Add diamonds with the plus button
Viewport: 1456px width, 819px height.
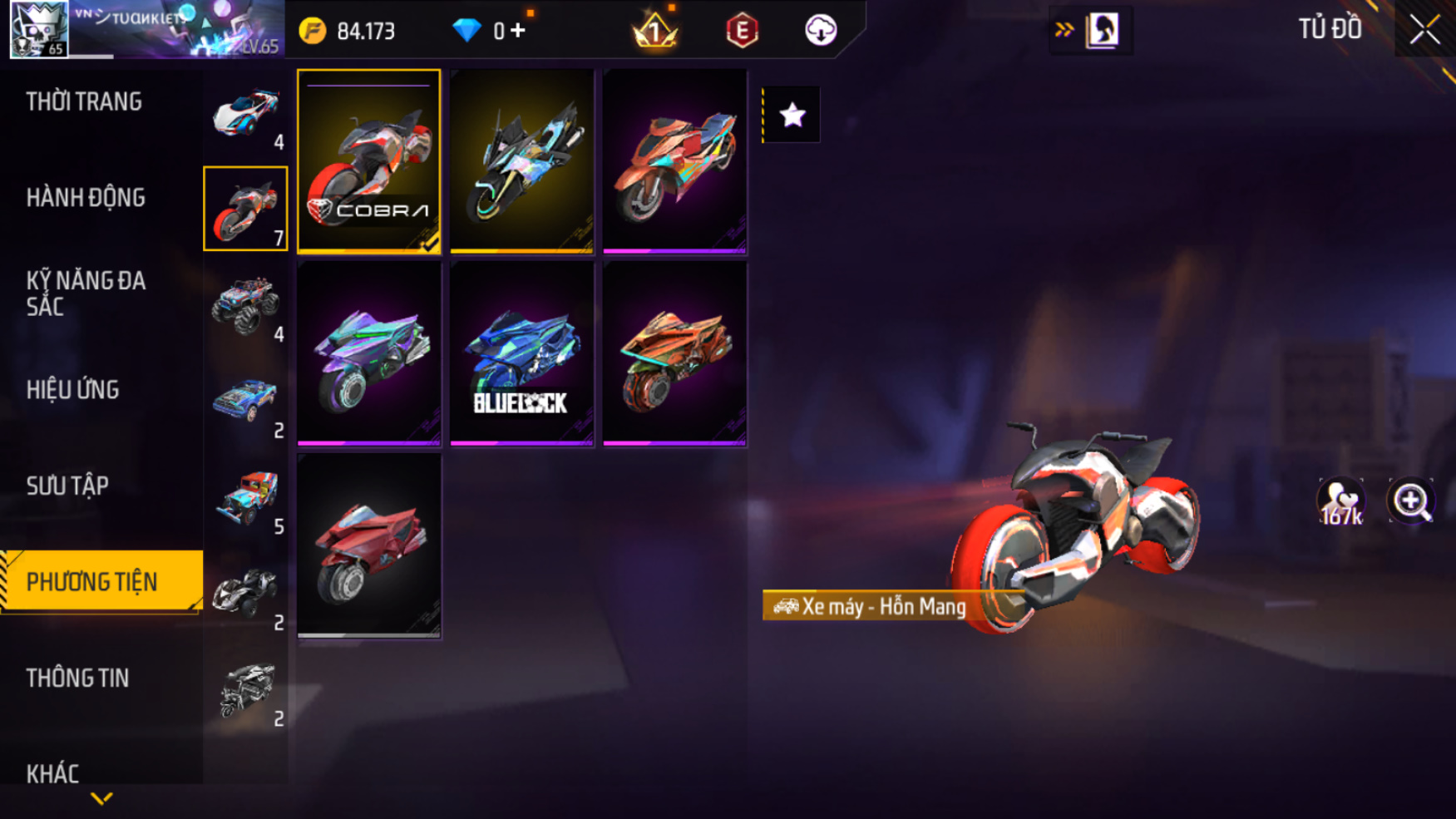[x=518, y=31]
